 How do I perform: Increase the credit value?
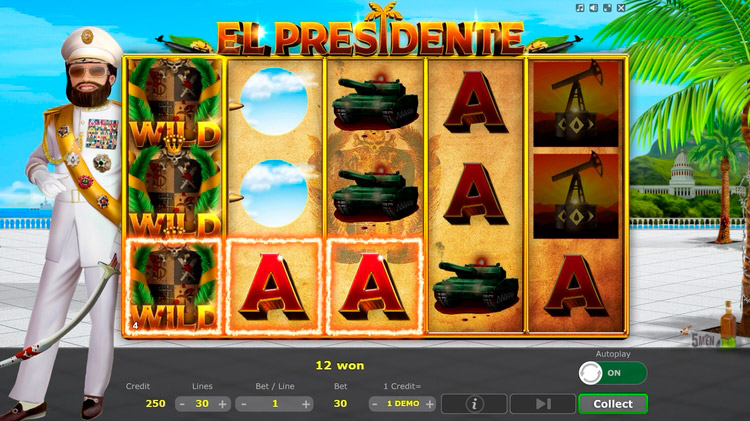click(430, 404)
